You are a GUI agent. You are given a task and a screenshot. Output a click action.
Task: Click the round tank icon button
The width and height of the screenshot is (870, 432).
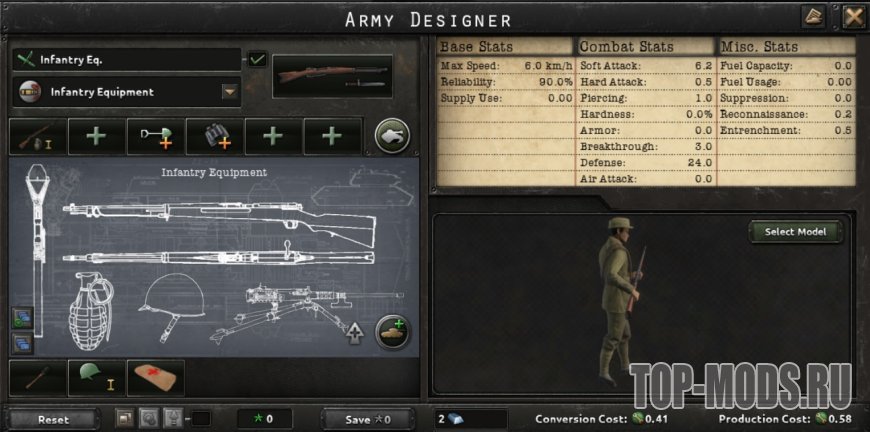pyautogui.click(x=391, y=136)
